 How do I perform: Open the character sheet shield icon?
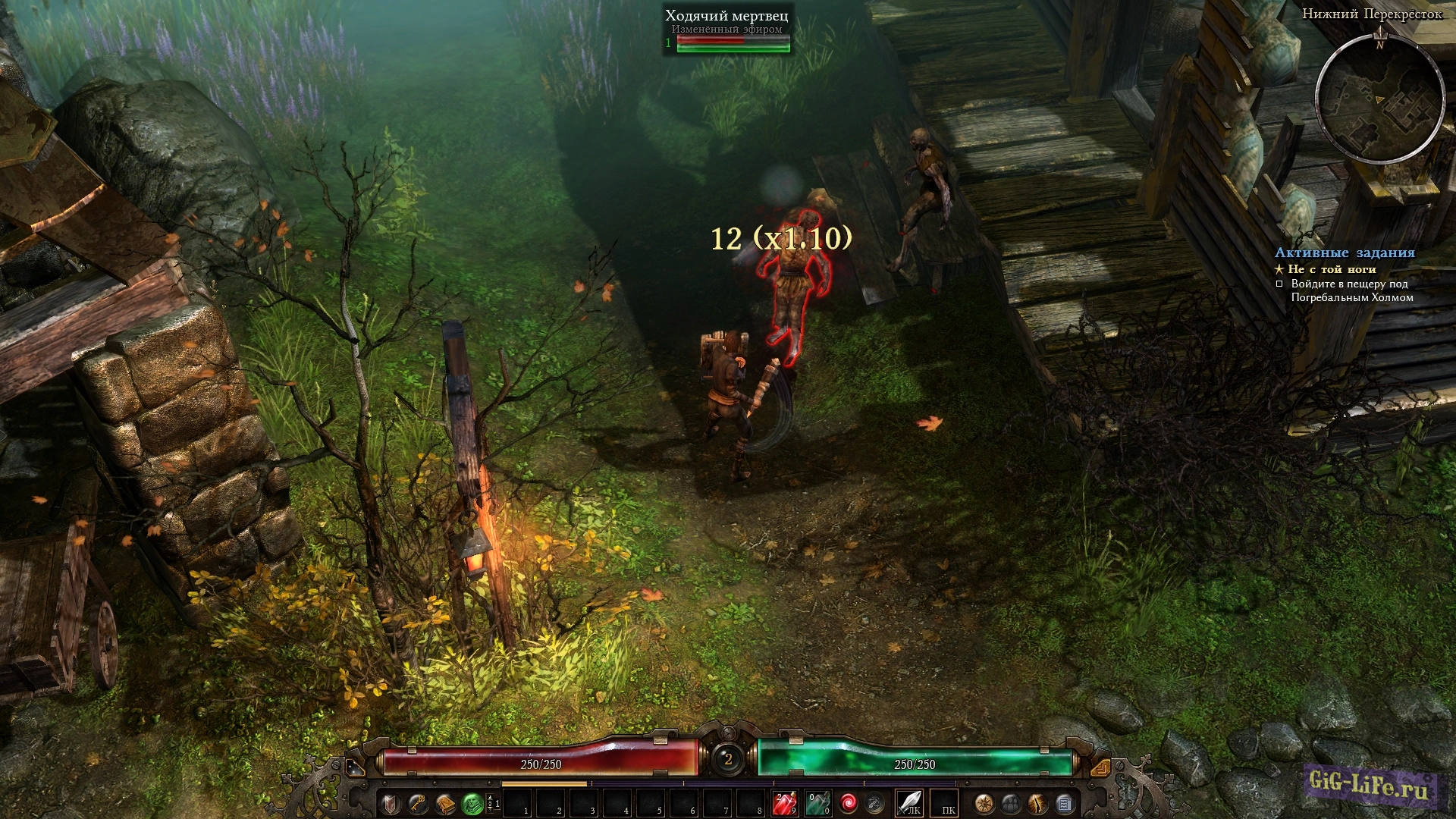(391, 803)
